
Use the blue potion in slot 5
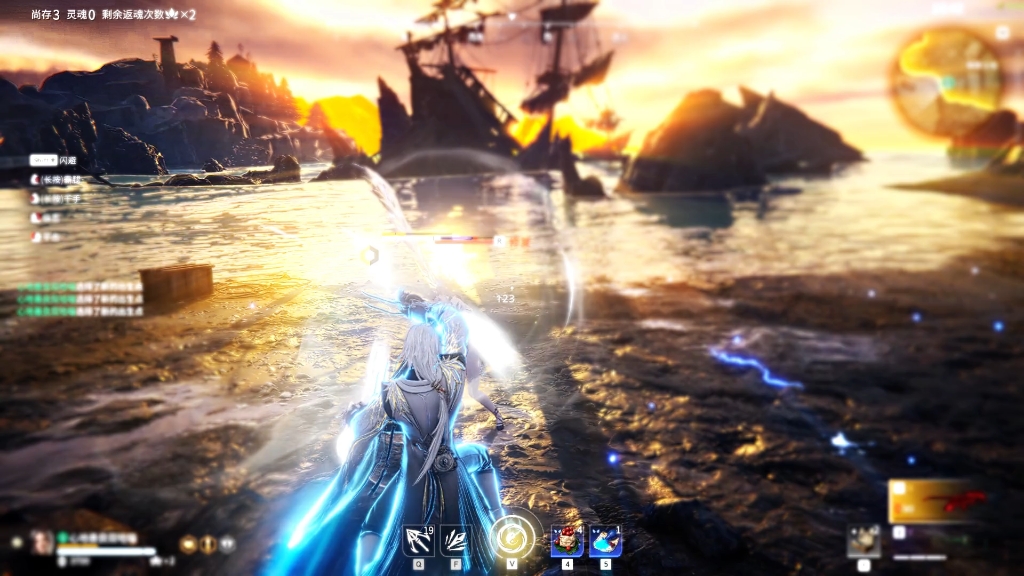605,540
